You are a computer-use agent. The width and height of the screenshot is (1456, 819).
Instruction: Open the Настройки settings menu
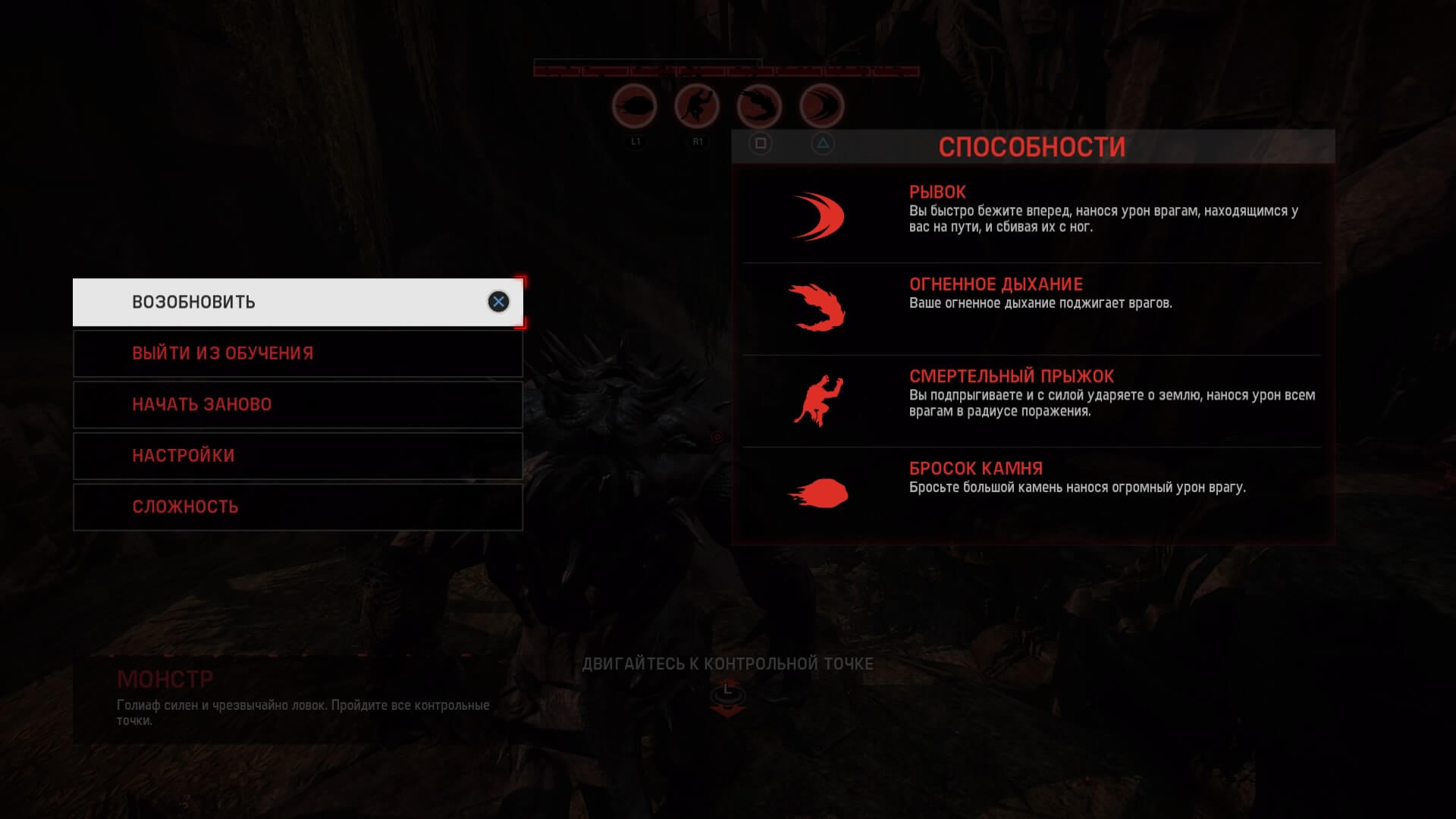pos(297,456)
